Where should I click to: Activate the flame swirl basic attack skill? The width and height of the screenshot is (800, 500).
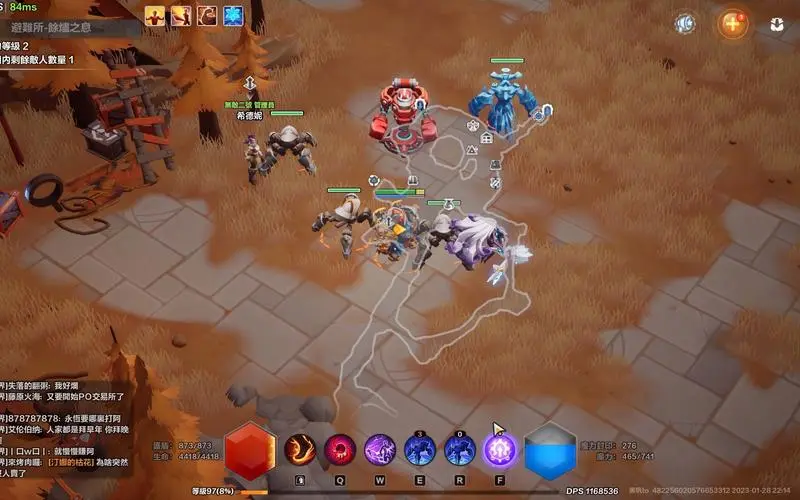[299, 449]
